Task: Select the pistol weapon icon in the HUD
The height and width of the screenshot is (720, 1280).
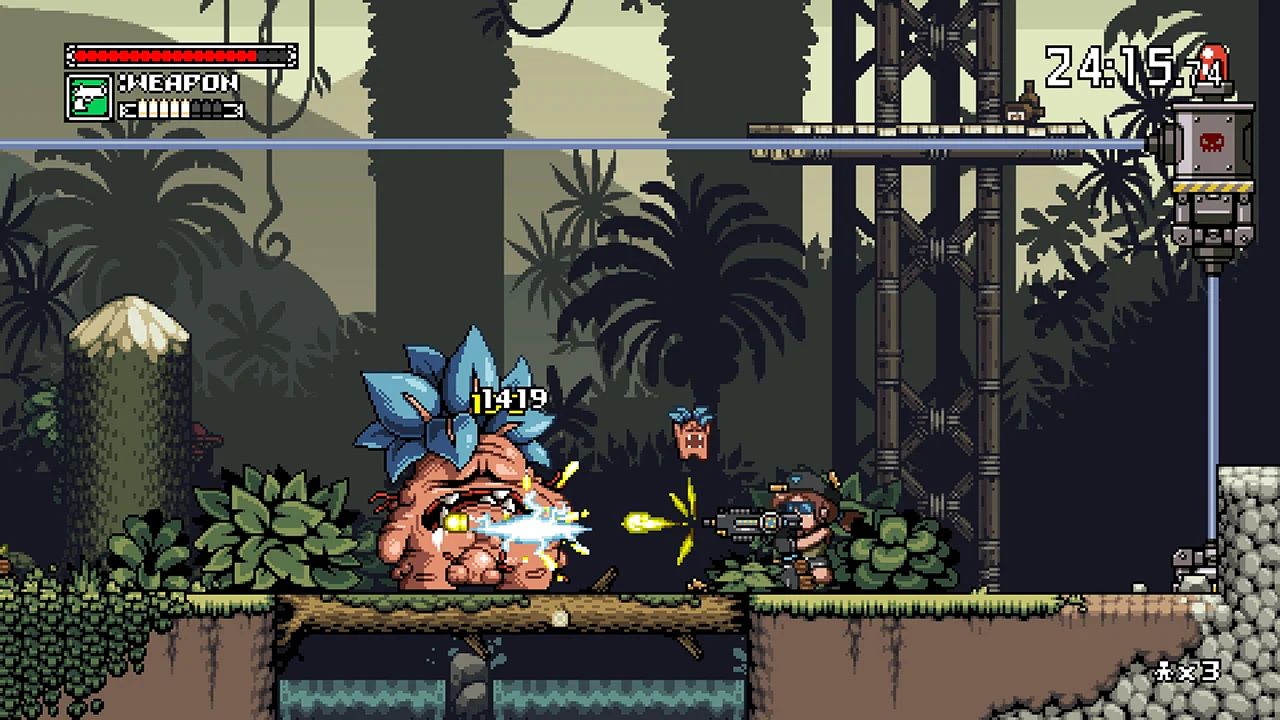Action: pos(88,97)
